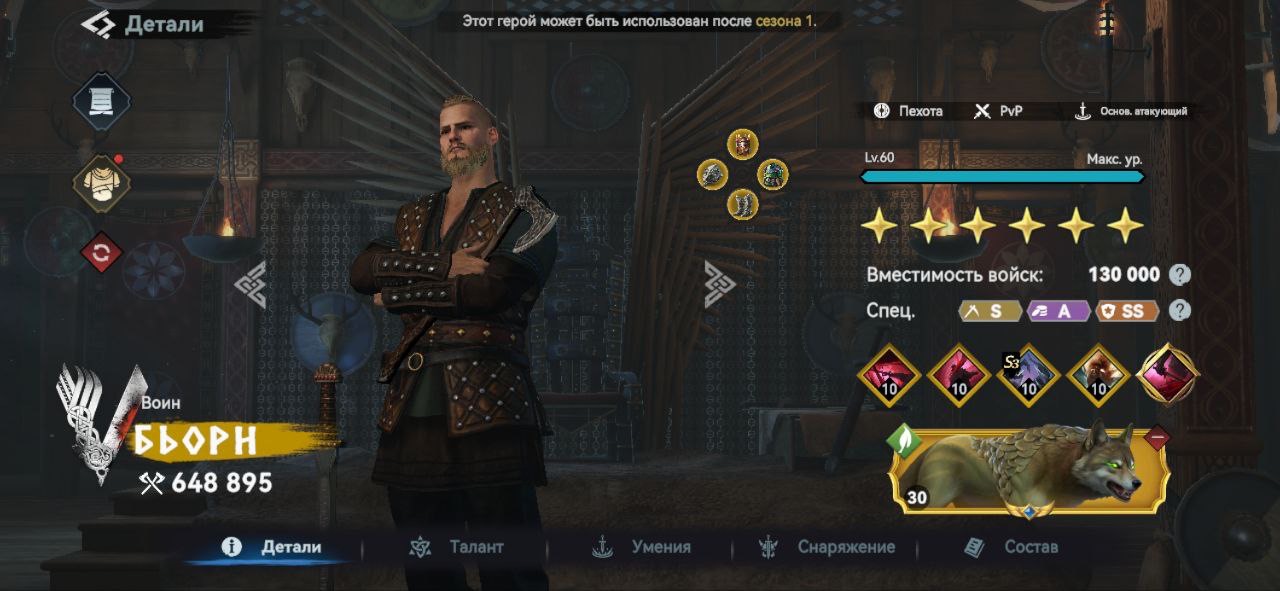Switch to the Снаряжение tab
The height and width of the screenshot is (591, 1280).
pos(827,547)
